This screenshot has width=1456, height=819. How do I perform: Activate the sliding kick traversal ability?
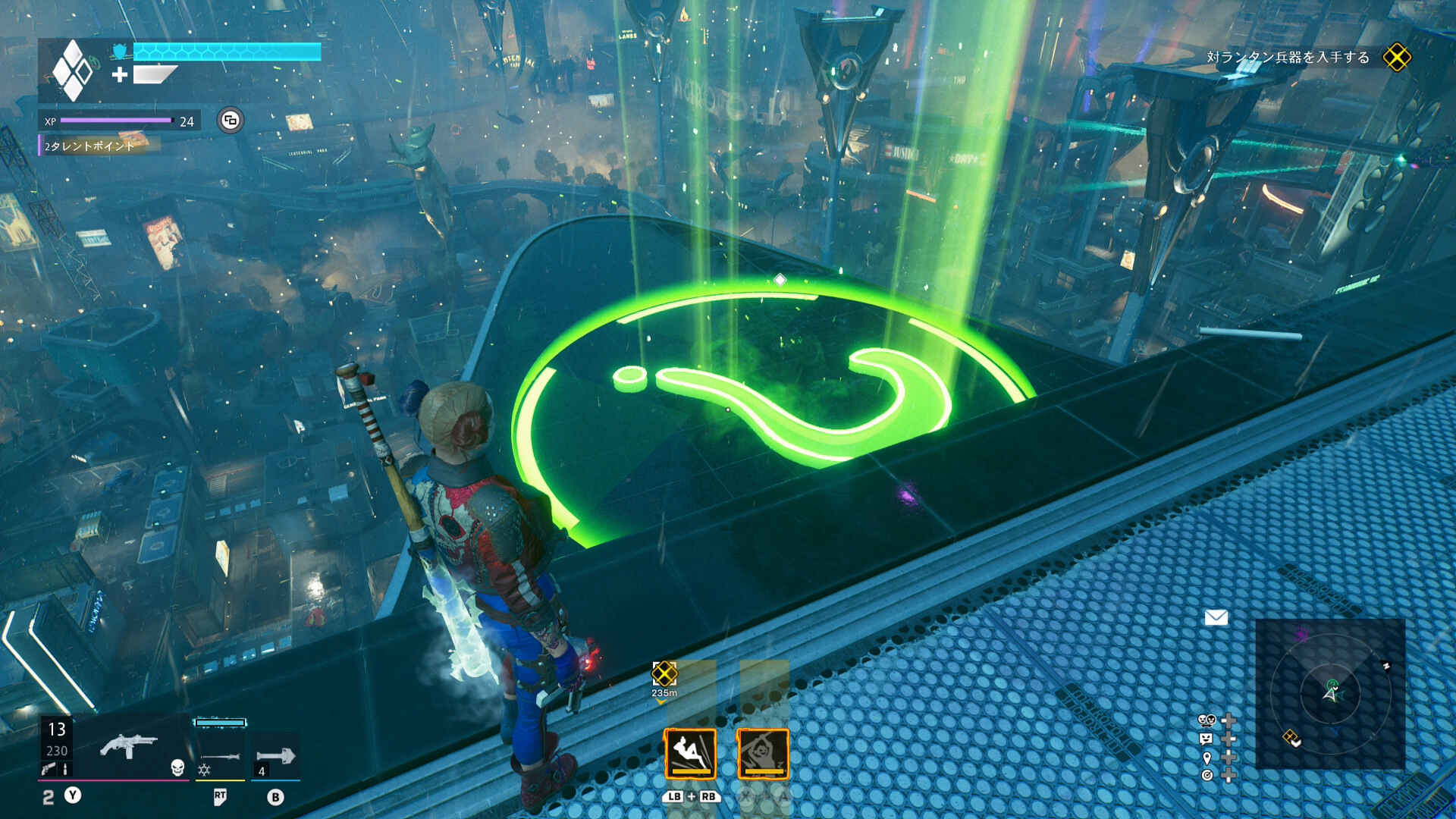(x=690, y=754)
